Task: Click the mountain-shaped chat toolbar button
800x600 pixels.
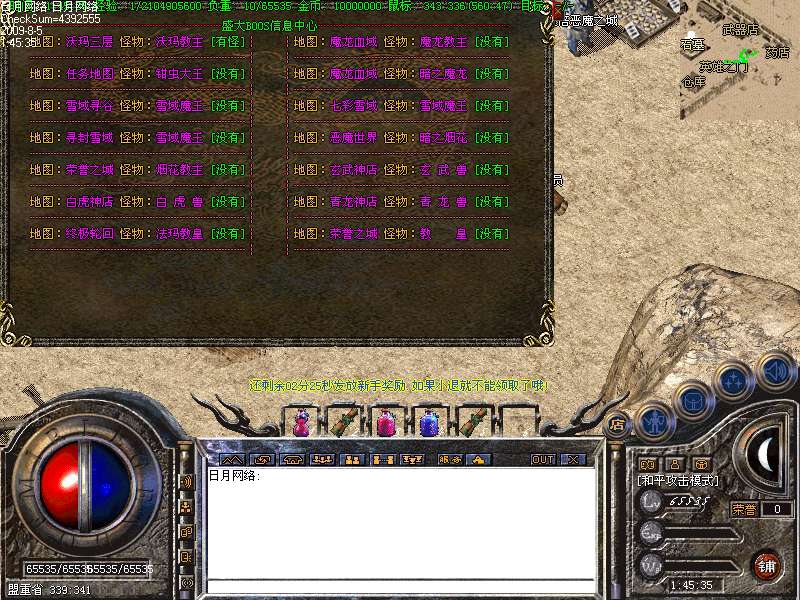Action: coord(230,459)
